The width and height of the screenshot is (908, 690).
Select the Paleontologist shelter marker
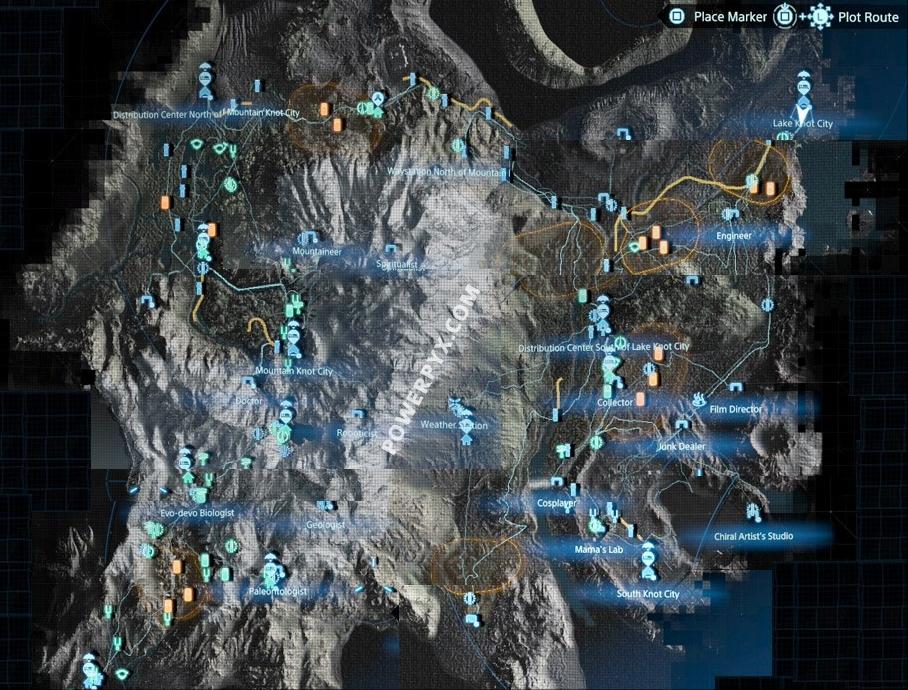tap(270, 573)
